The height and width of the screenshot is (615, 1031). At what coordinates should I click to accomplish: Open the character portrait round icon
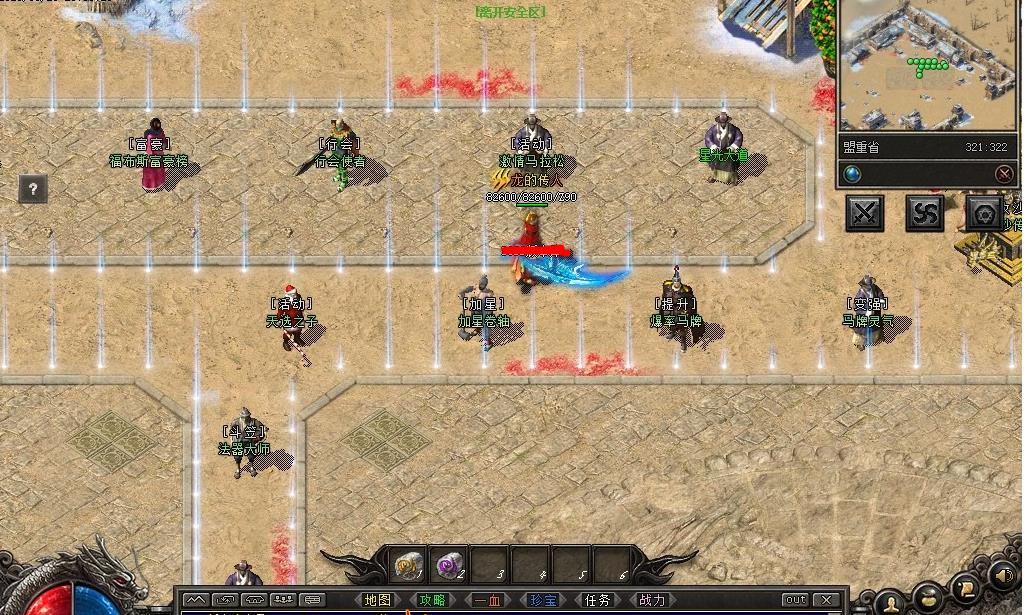pyautogui.click(x=890, y=602)
